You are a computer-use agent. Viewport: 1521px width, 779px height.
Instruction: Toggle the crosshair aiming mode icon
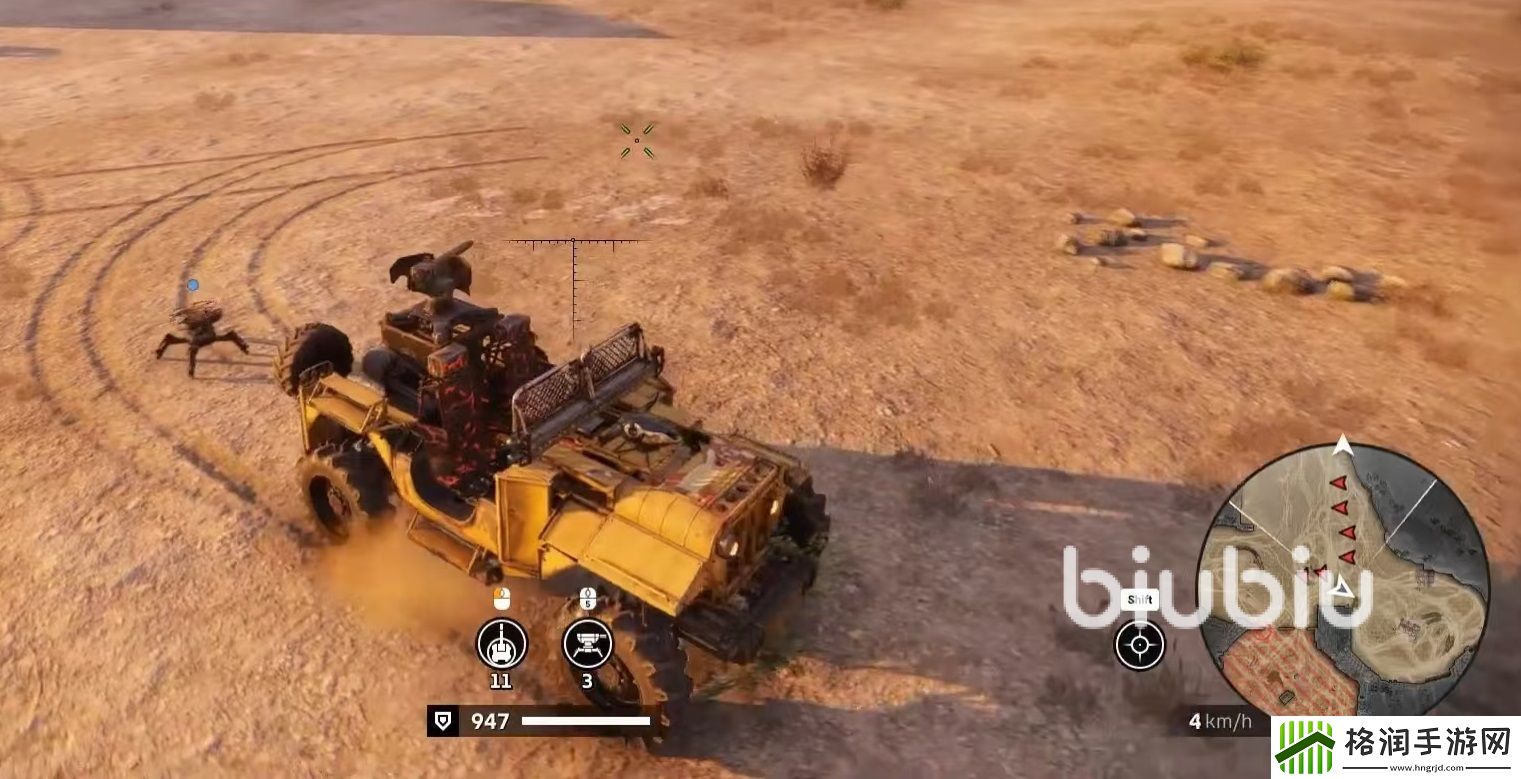(1139, 645)
